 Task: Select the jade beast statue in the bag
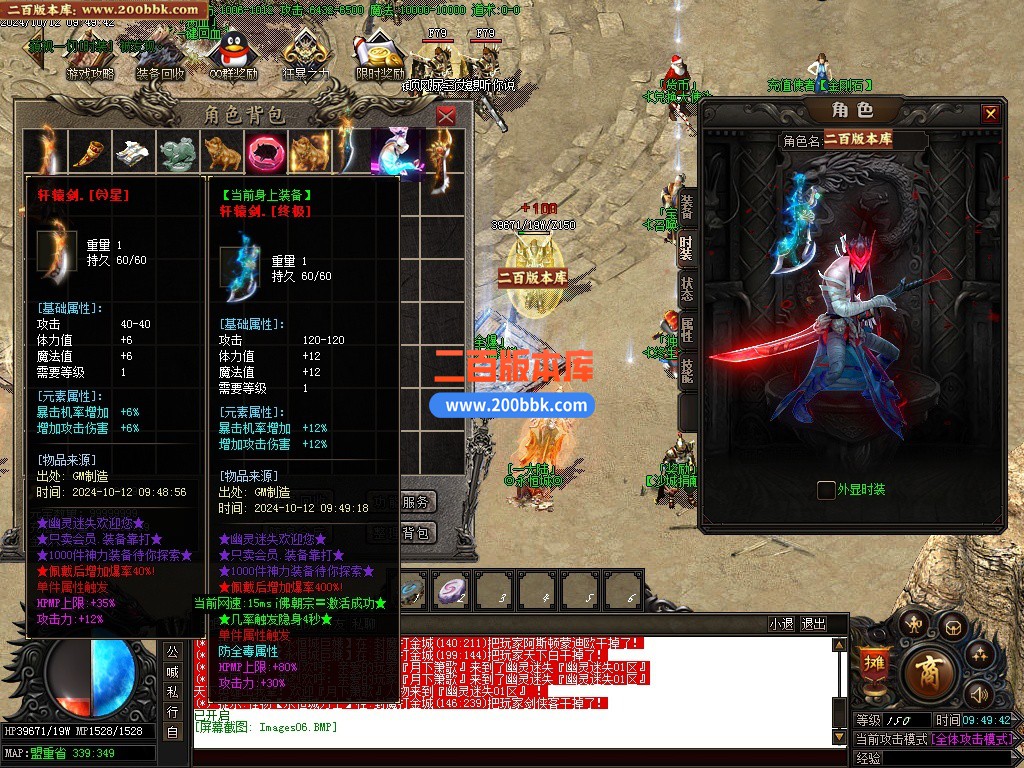point(178,151)
